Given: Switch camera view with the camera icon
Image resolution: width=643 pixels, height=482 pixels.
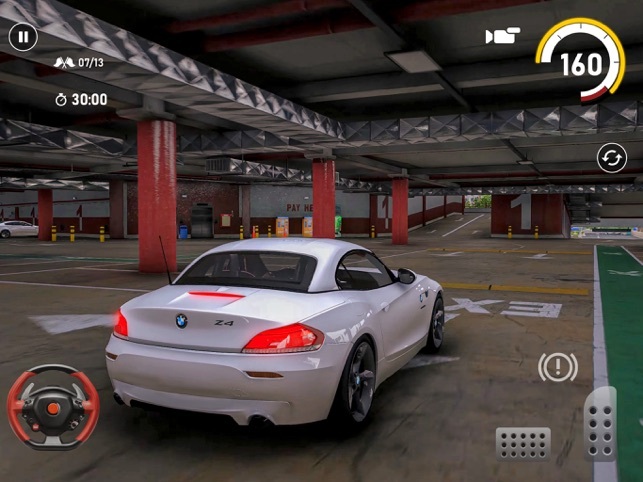Looking at the screenshot, I should (502, 37).
